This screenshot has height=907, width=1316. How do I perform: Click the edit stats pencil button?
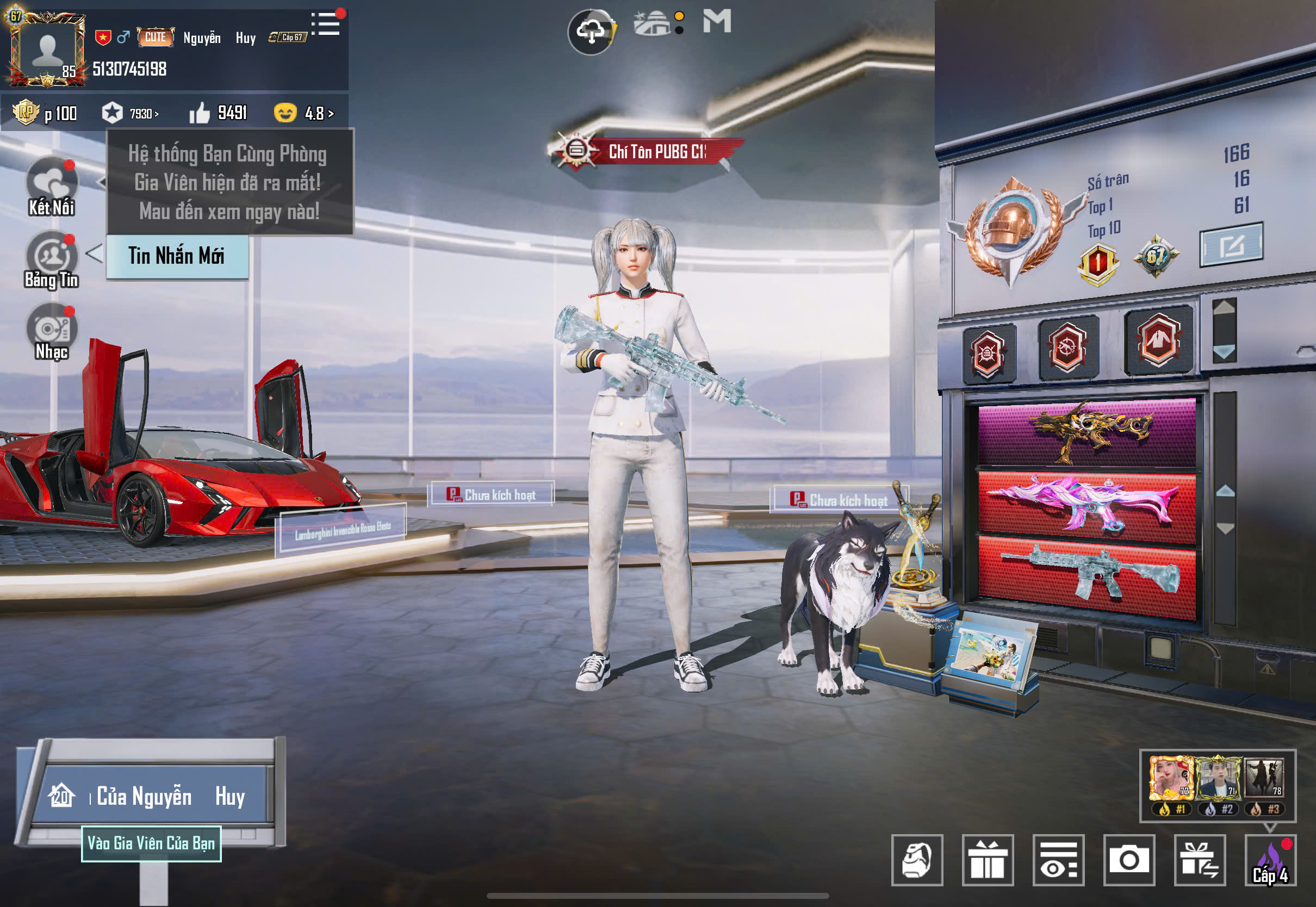point(1231,245)
